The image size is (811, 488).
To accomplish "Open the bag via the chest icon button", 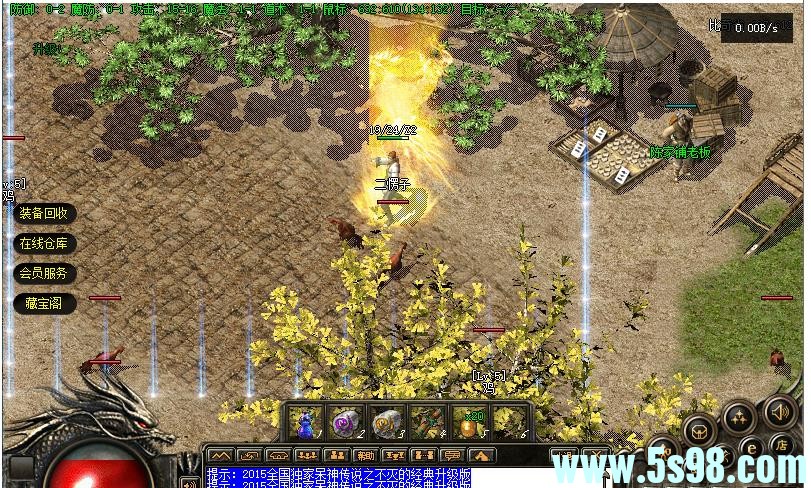I will coord(700,431).
